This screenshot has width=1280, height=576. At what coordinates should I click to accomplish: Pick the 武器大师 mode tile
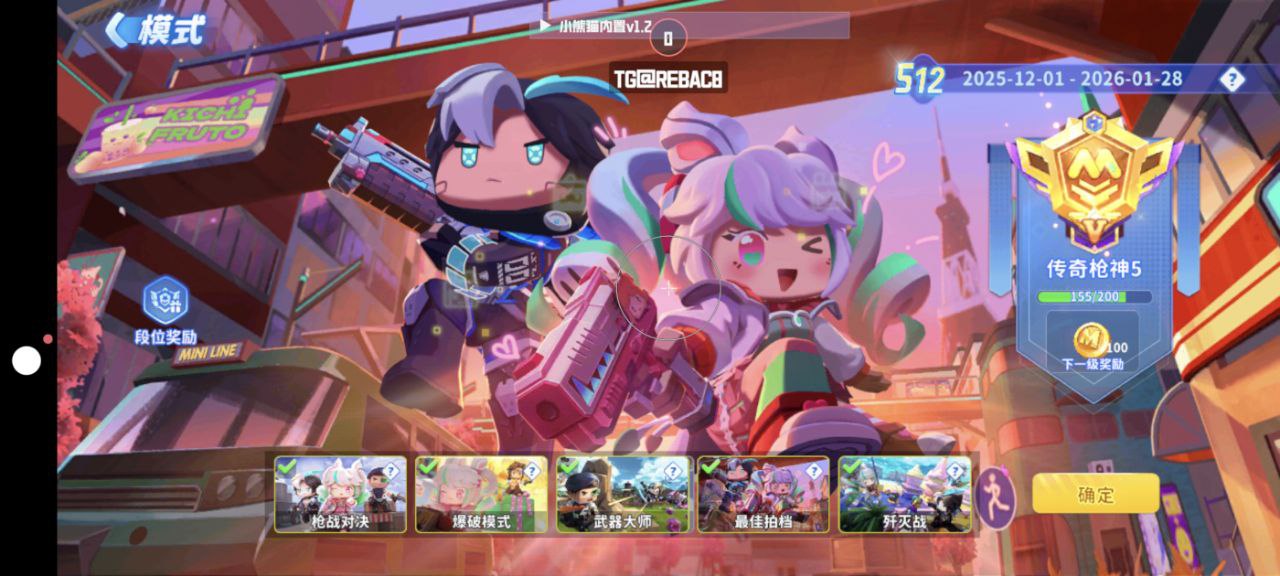[x=623, y=495]
